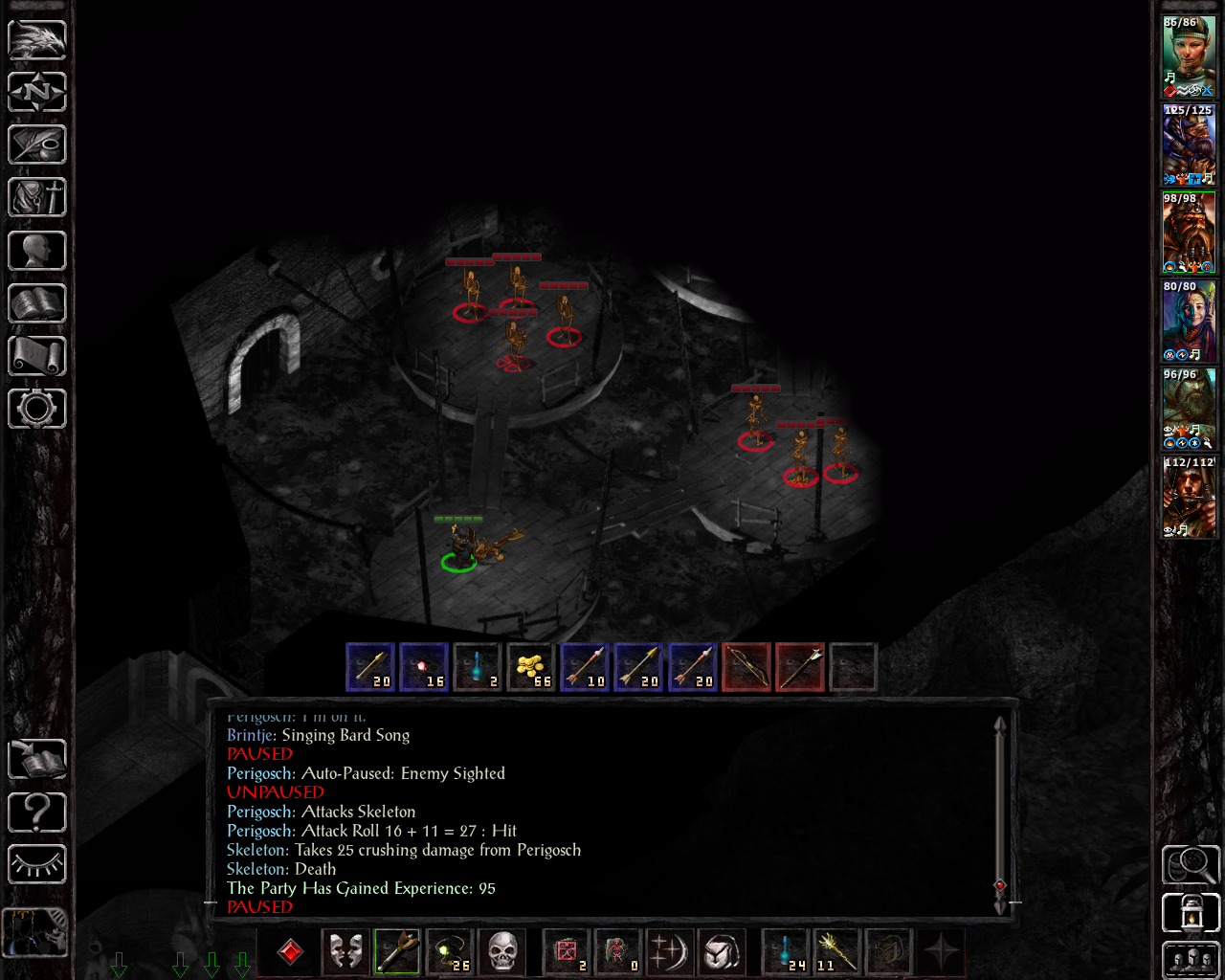Use the blue potion quick item slot
Image resolution: width=1225 pixels, height=980 pixels.
click(x=785, y=952)
